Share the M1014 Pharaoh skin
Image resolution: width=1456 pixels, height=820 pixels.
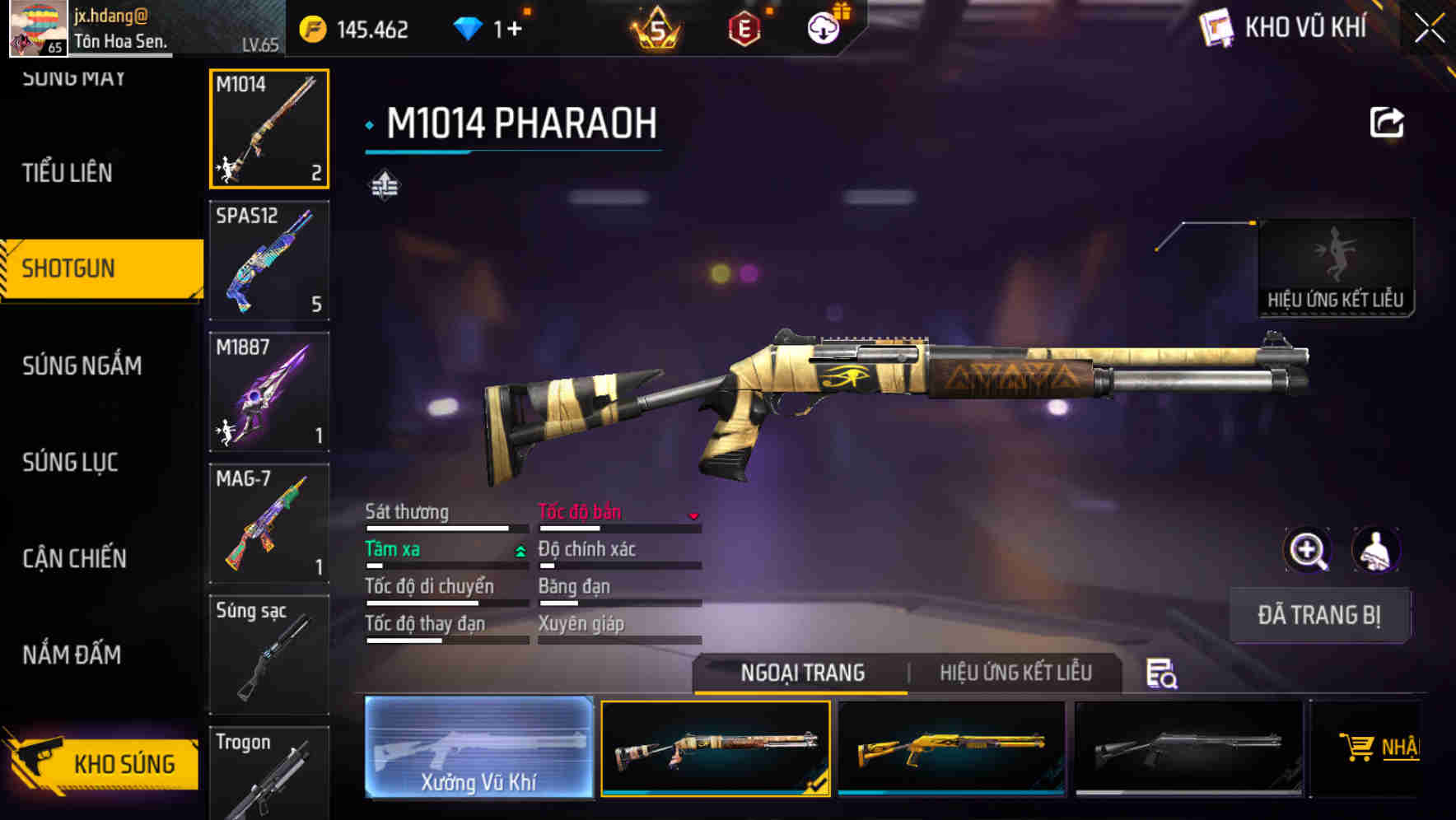(1387, 123)
